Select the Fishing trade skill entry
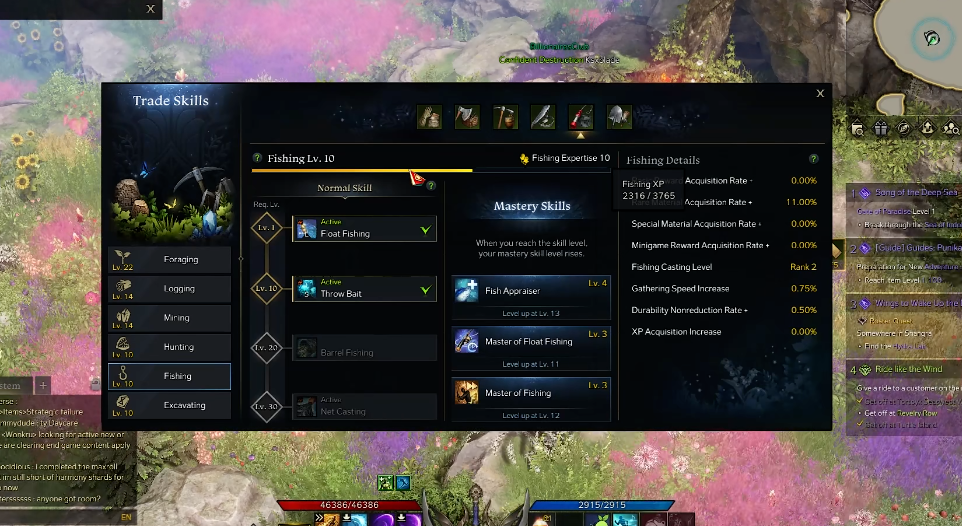962x526 pixels. 170,376
